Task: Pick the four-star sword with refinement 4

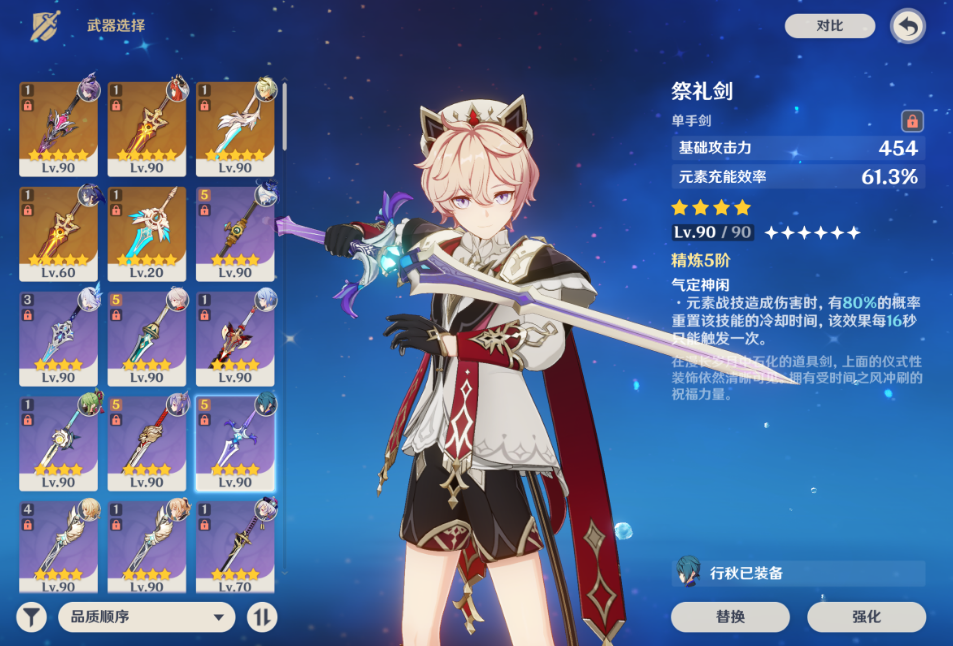Action: 59,545
